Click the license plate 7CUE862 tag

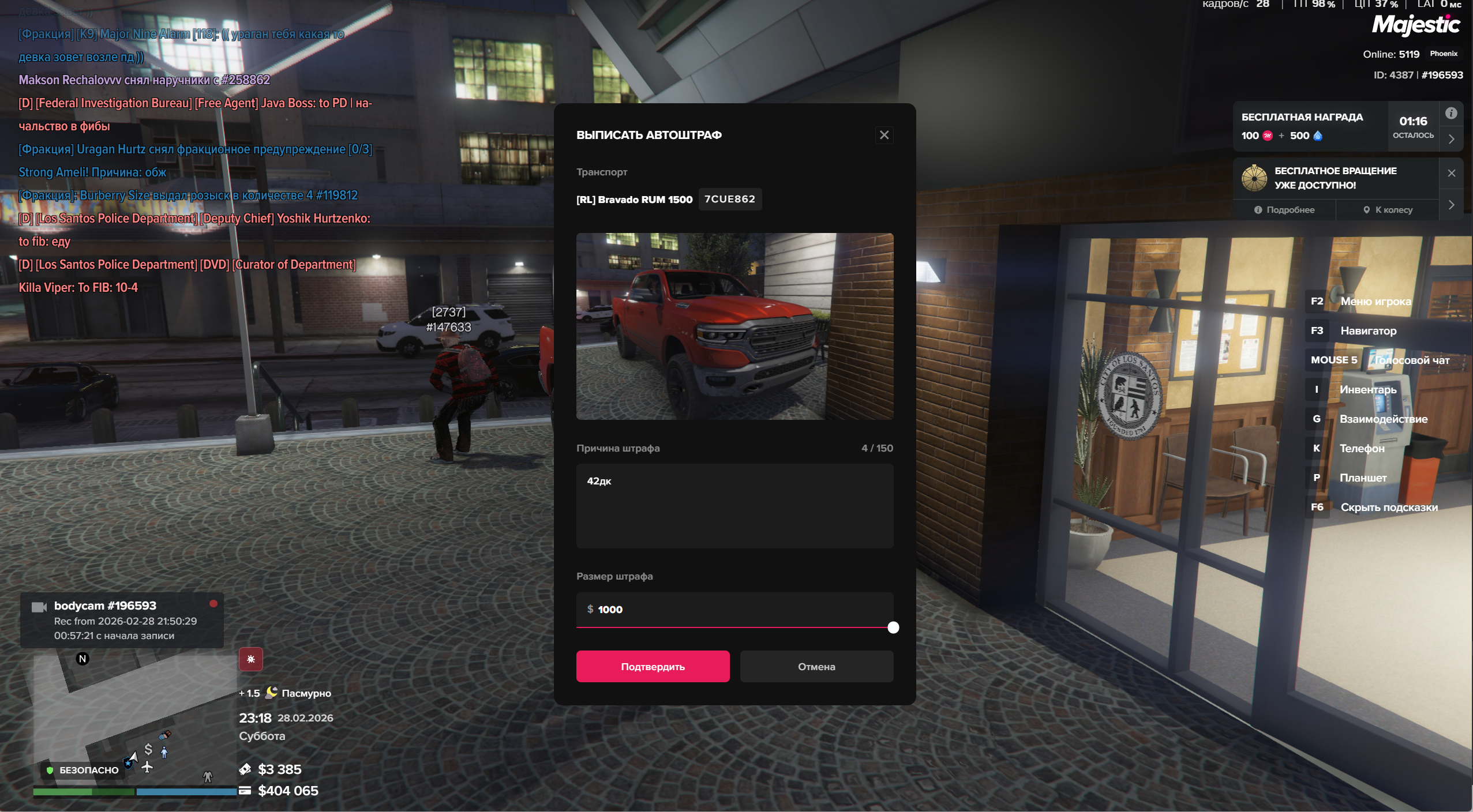point(730,199)
